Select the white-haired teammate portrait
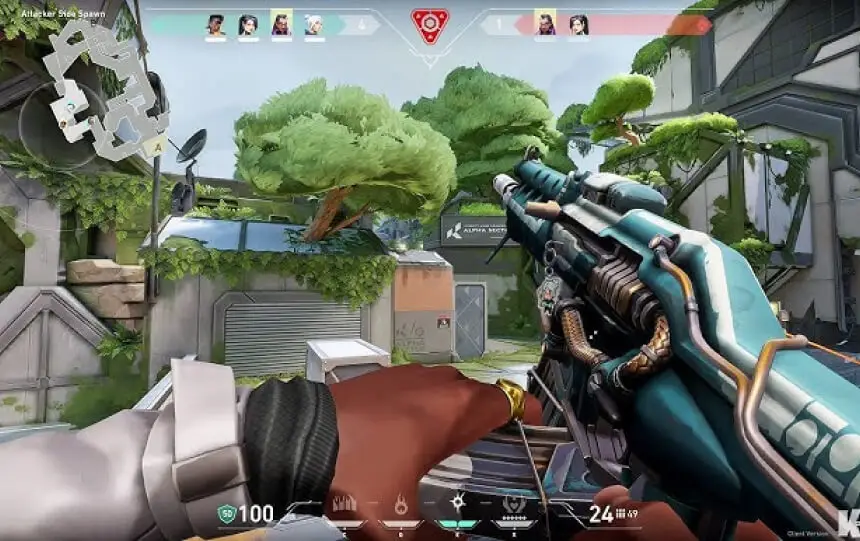860x541 pixels. (x=313, y=24)
